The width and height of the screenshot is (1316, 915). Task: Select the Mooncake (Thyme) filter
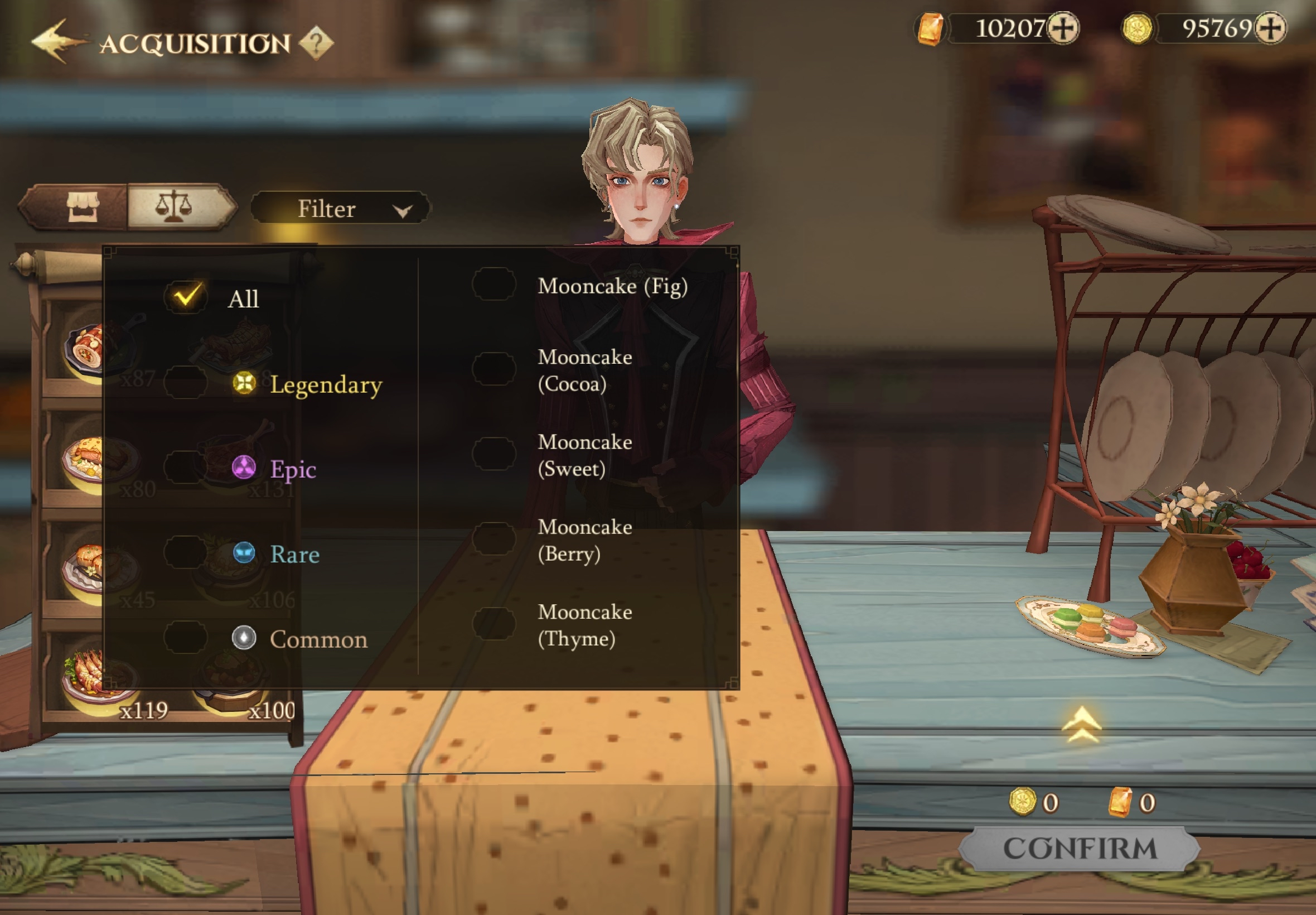point(494,624)
